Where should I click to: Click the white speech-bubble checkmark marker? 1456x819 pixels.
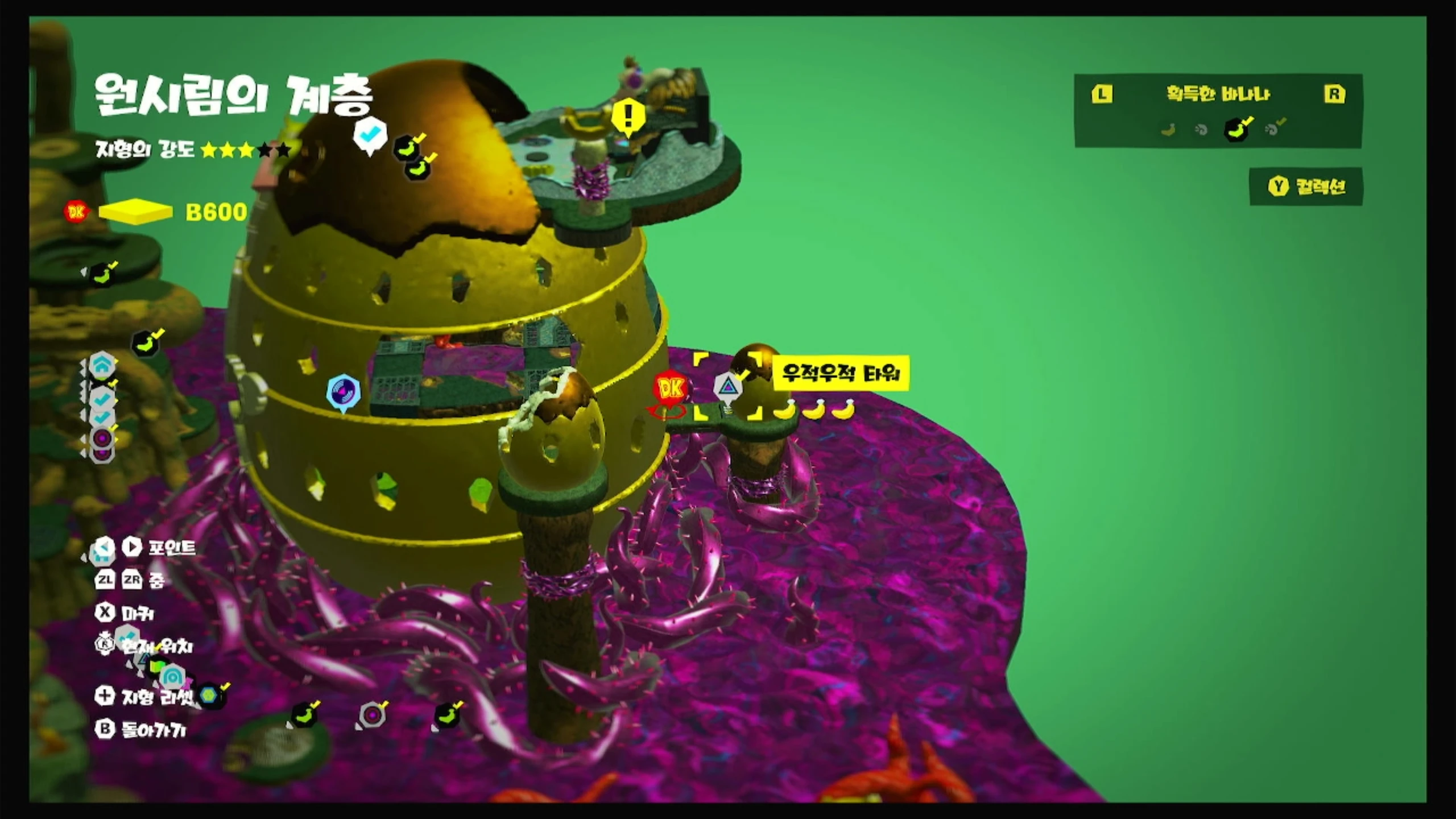pos(370,136)
